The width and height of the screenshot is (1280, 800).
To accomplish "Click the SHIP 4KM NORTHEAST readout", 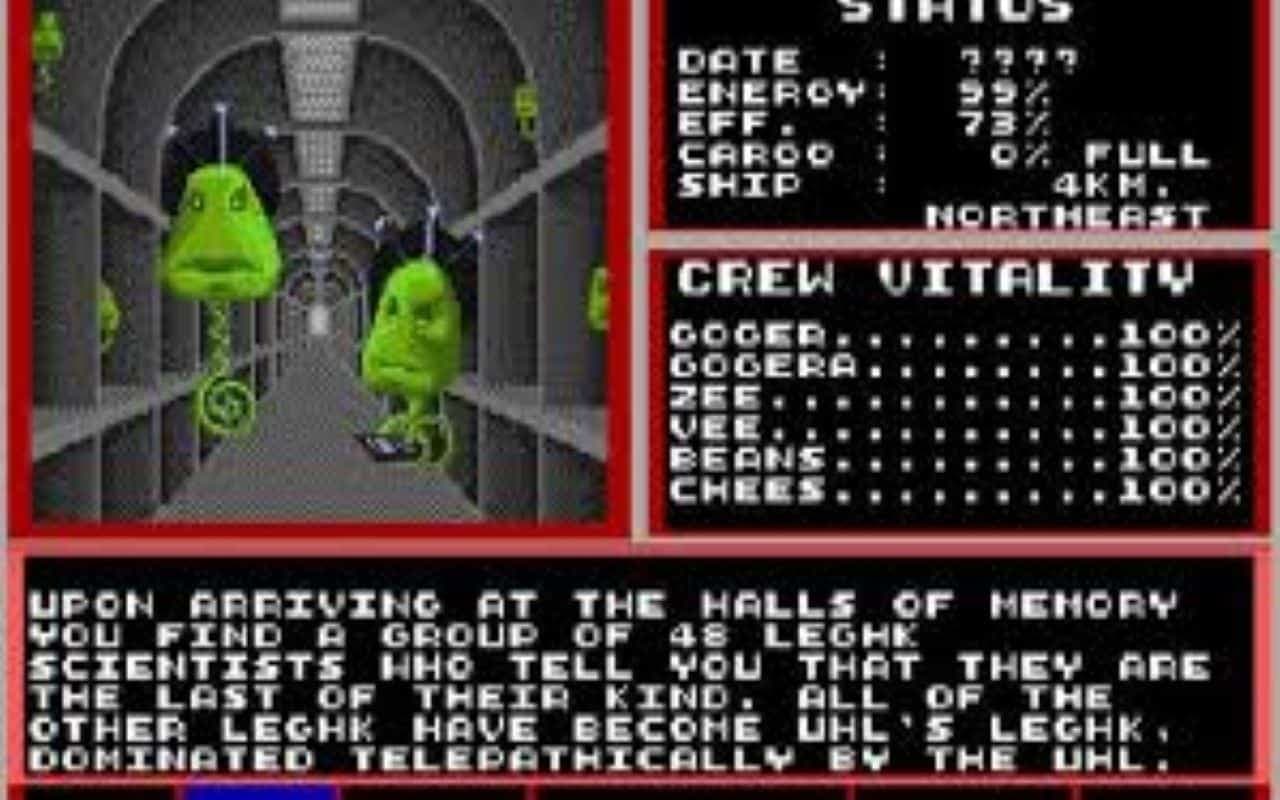I will (x=950, y=195).
